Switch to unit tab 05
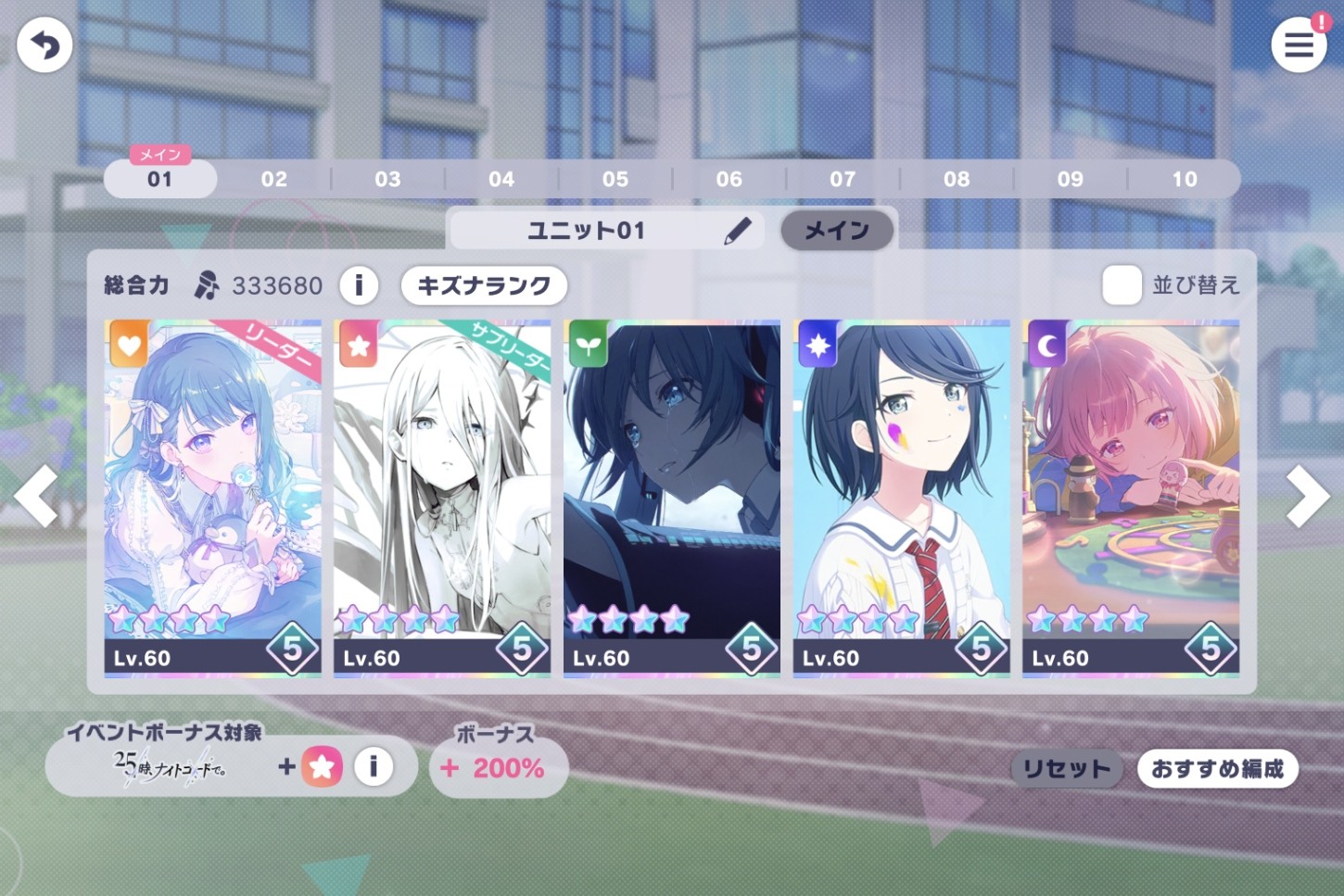Viewport: 1344px width, 896px height. click(x=615, y=180)
